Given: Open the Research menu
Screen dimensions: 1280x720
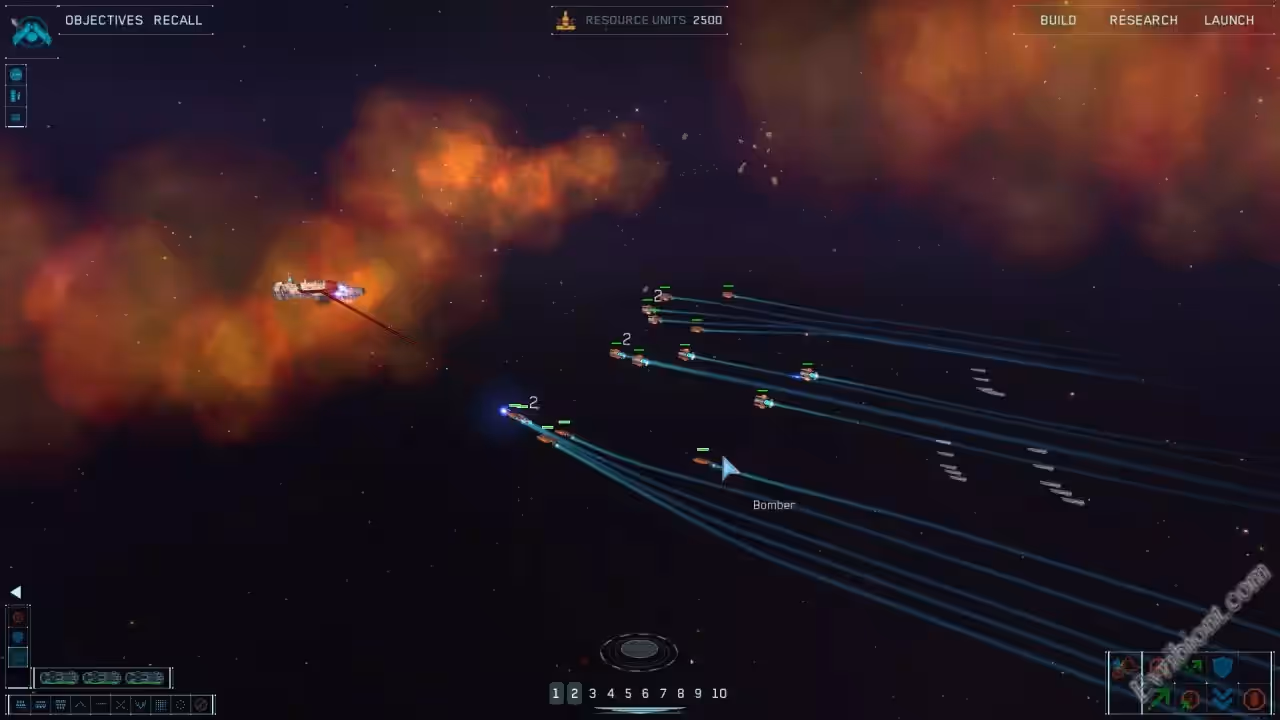Looking at the screenshot, I should [x=1143, y=20].
